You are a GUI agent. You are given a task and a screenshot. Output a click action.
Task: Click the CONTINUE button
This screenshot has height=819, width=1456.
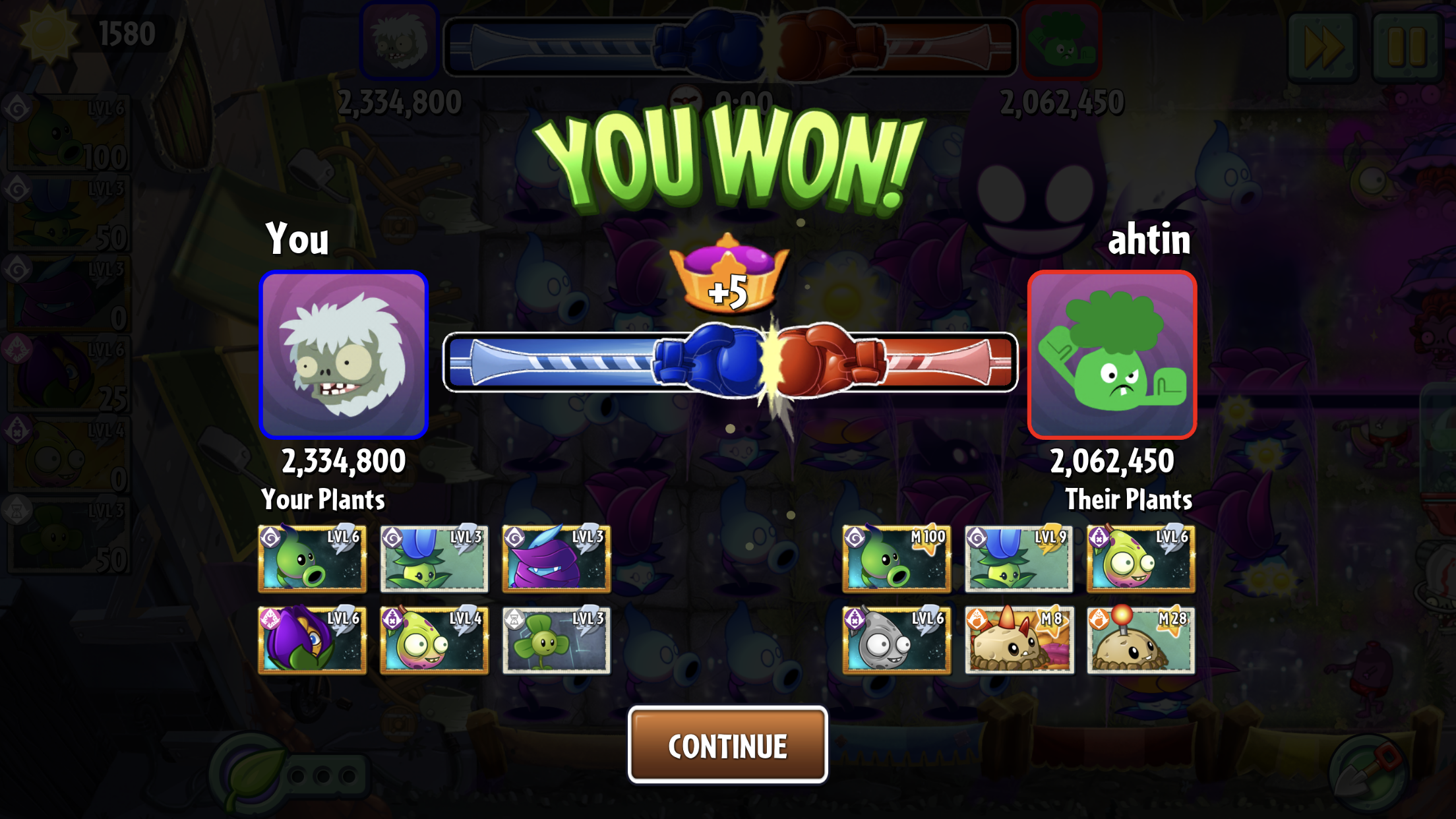[x=727, y=745]
